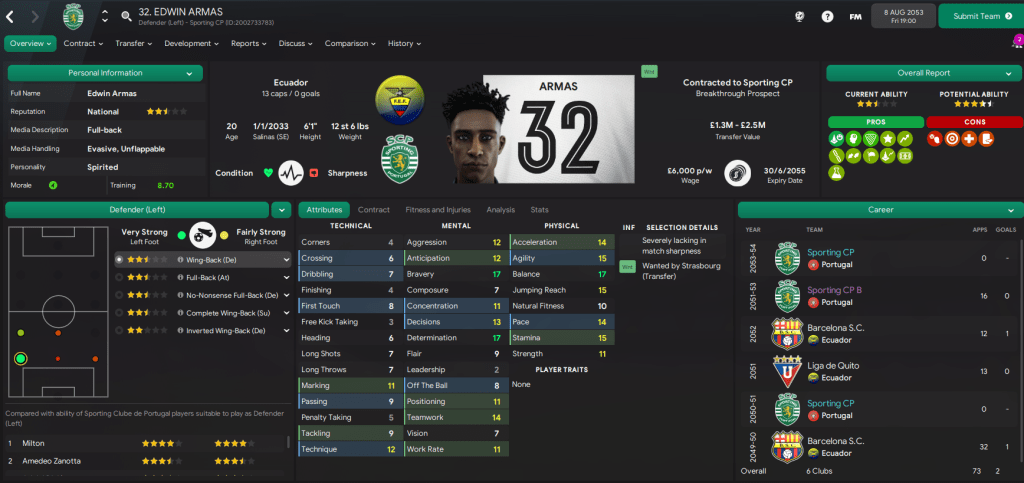Open the Overview dropdown menu
Screen dimensions: 1024x483
tap(30, 44)
